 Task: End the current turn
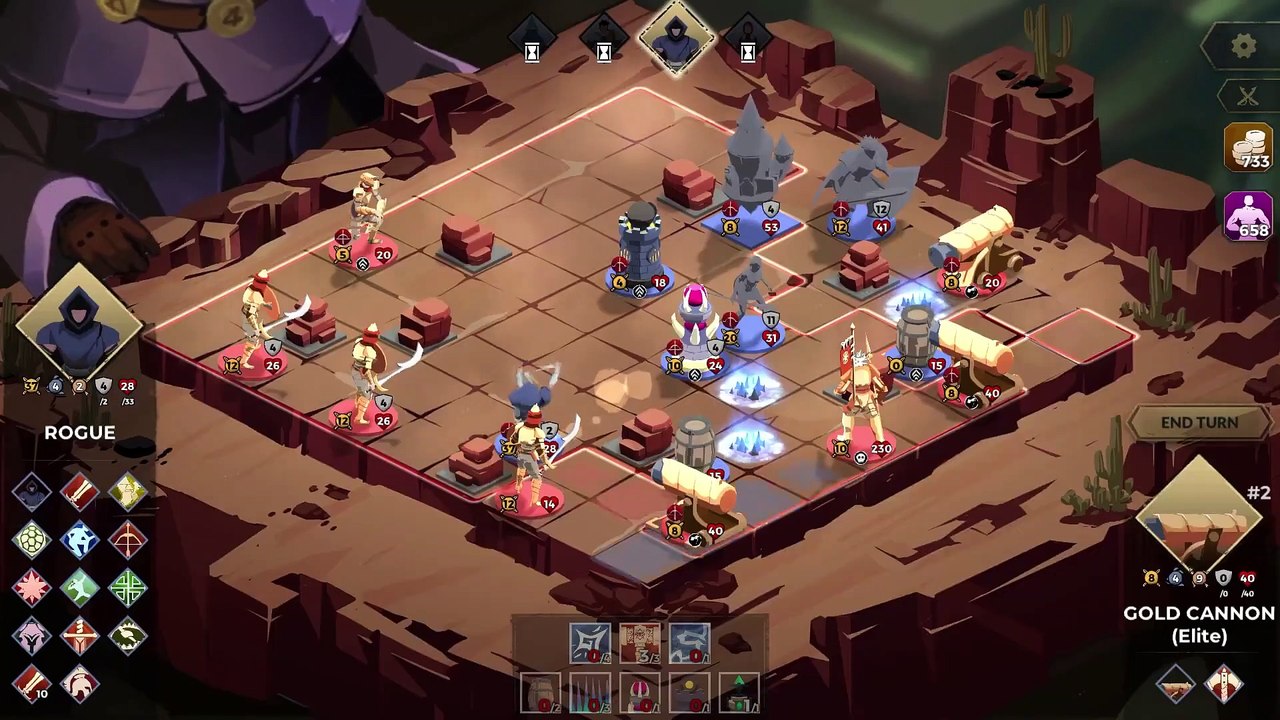(x=1199, y=423)
